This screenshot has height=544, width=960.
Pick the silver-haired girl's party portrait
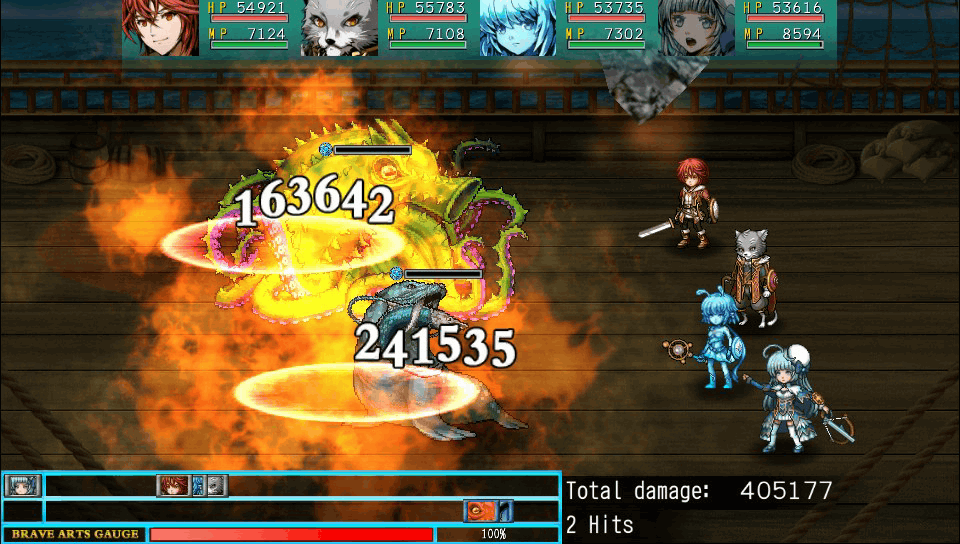point(696,27)
